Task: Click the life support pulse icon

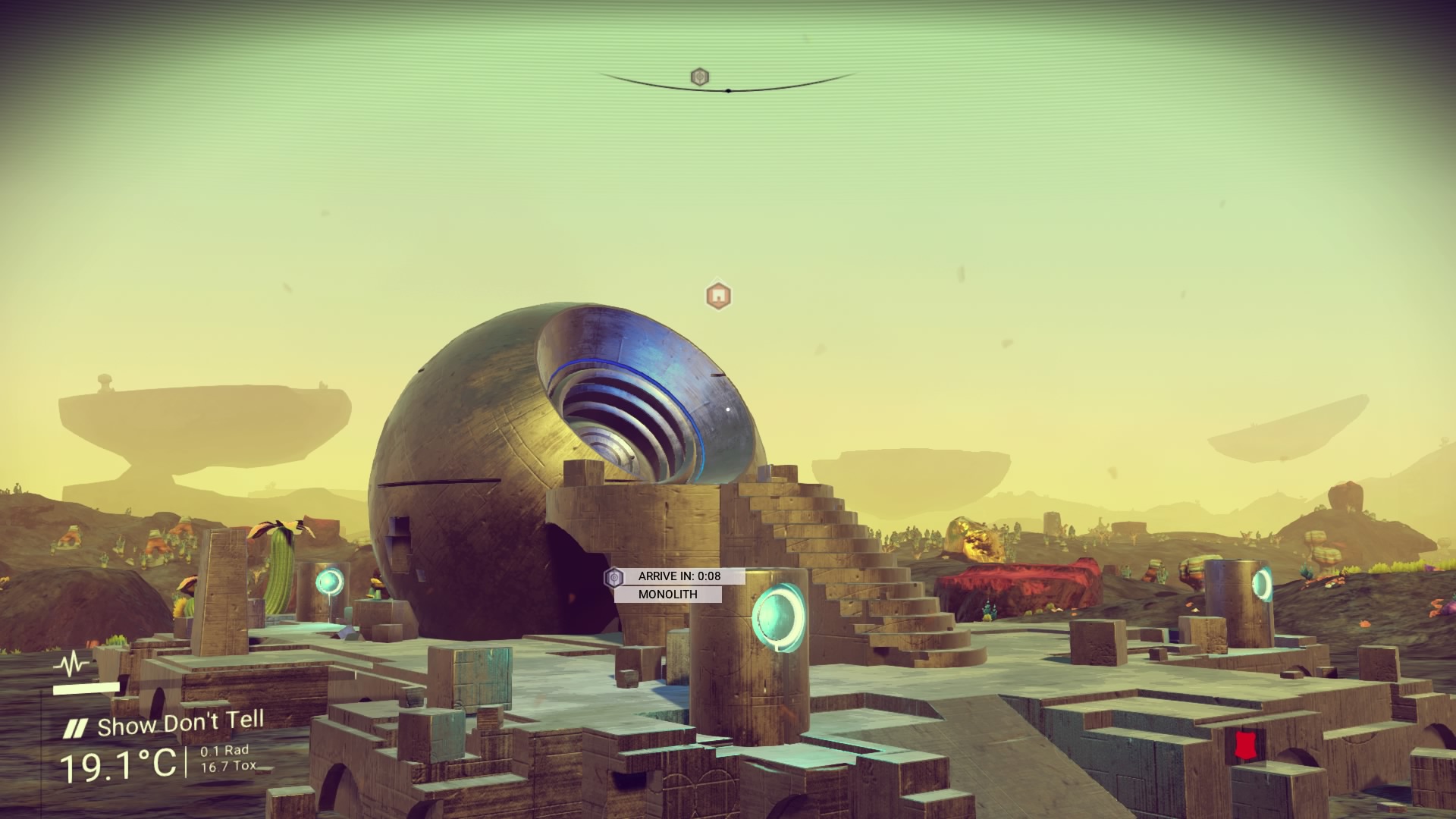Action: pyautogui.click(x=74, y=665)
